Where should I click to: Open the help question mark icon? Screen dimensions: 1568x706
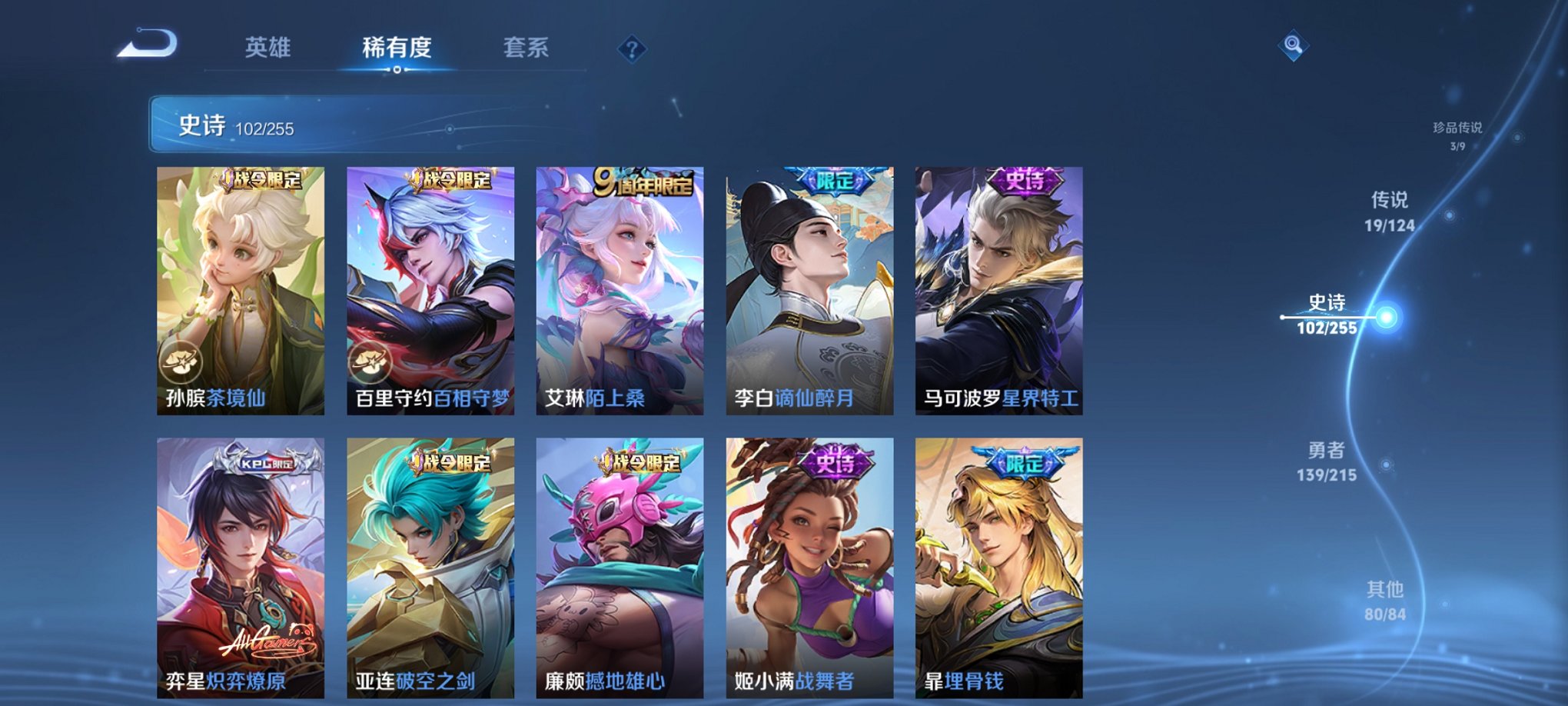[x=632, y=49]
